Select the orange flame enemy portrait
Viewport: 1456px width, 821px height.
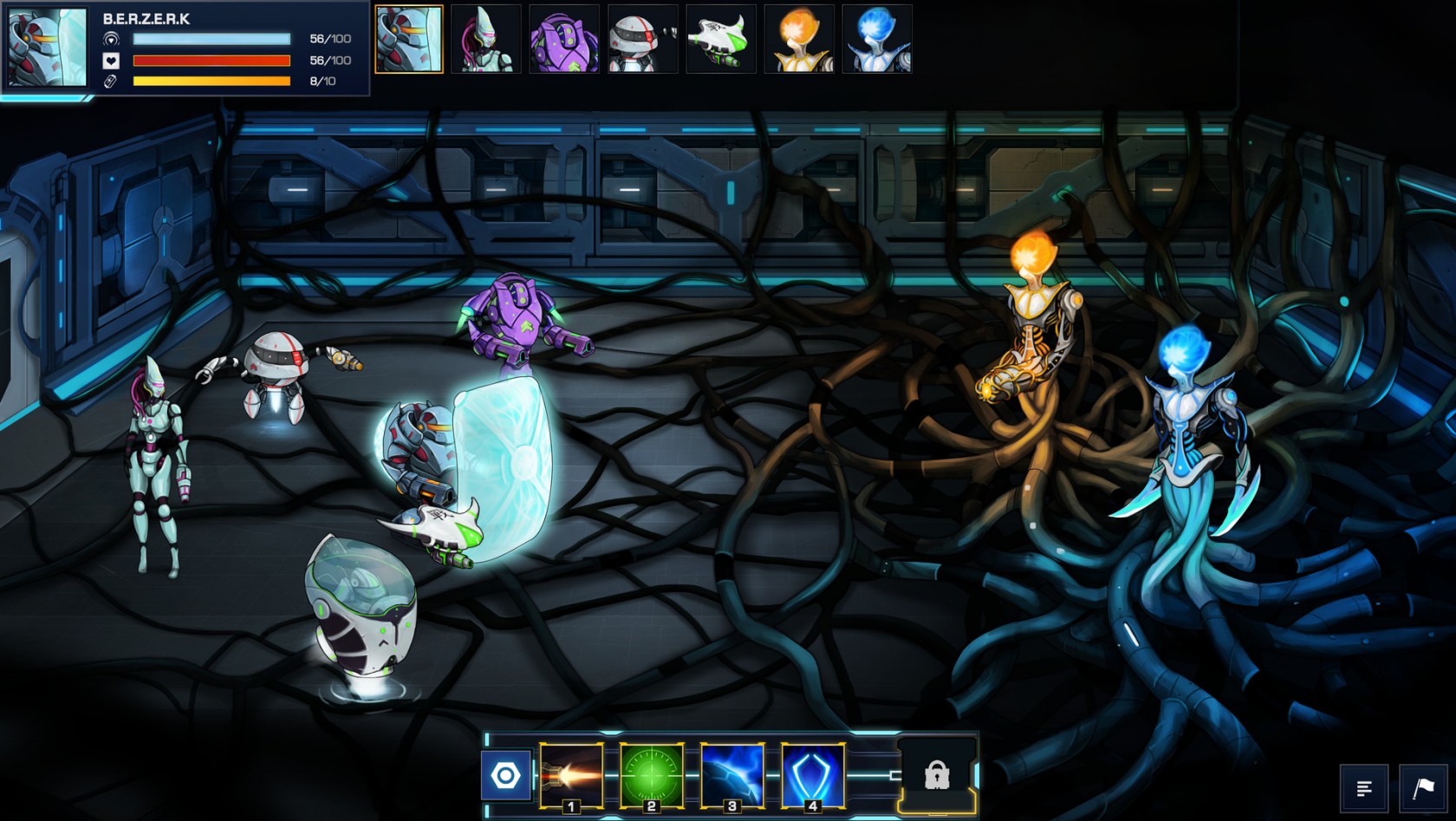(799, 39)
